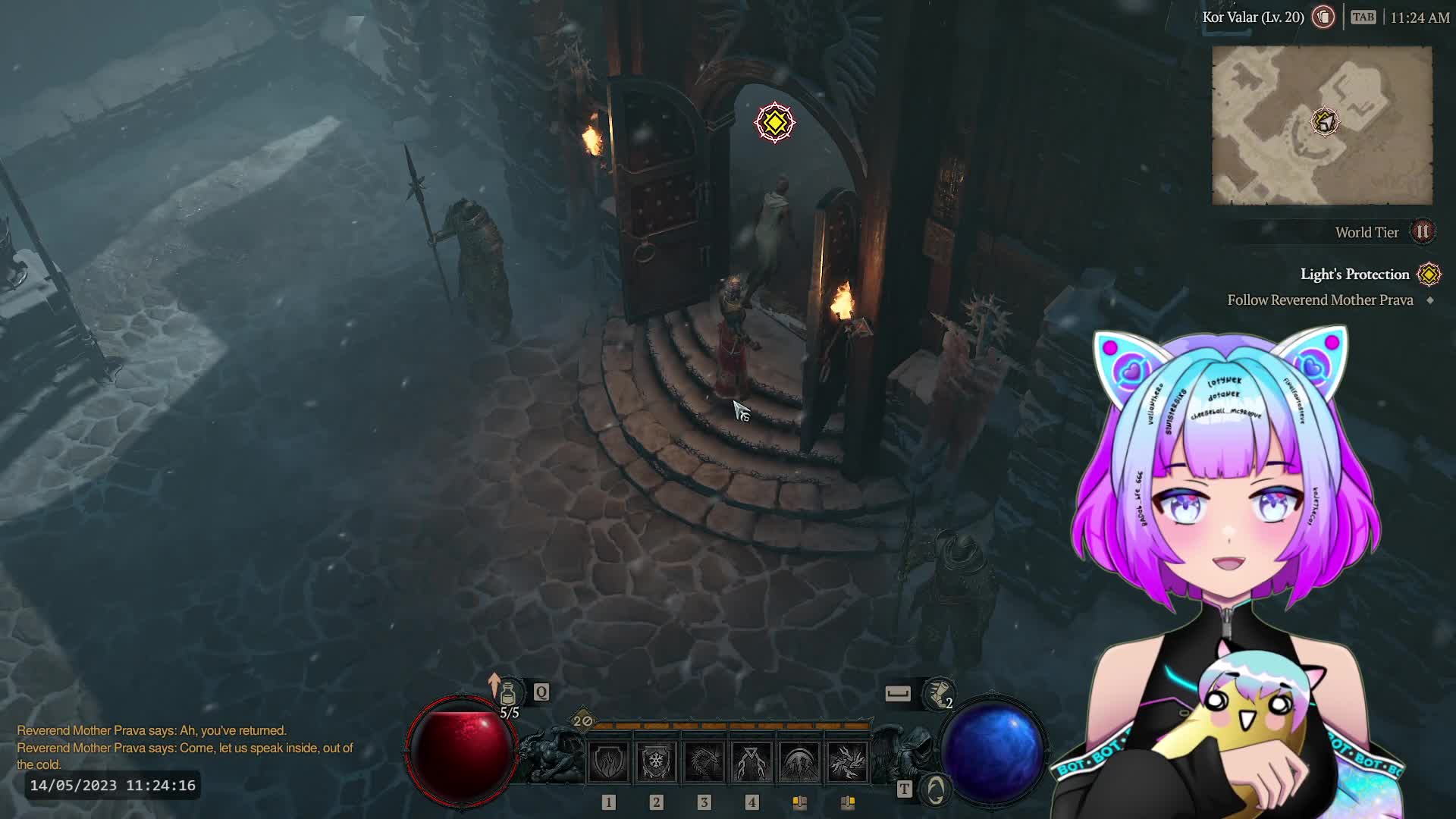Click the World Tier II badge
1456x819 pixels.
point(1423,232)
